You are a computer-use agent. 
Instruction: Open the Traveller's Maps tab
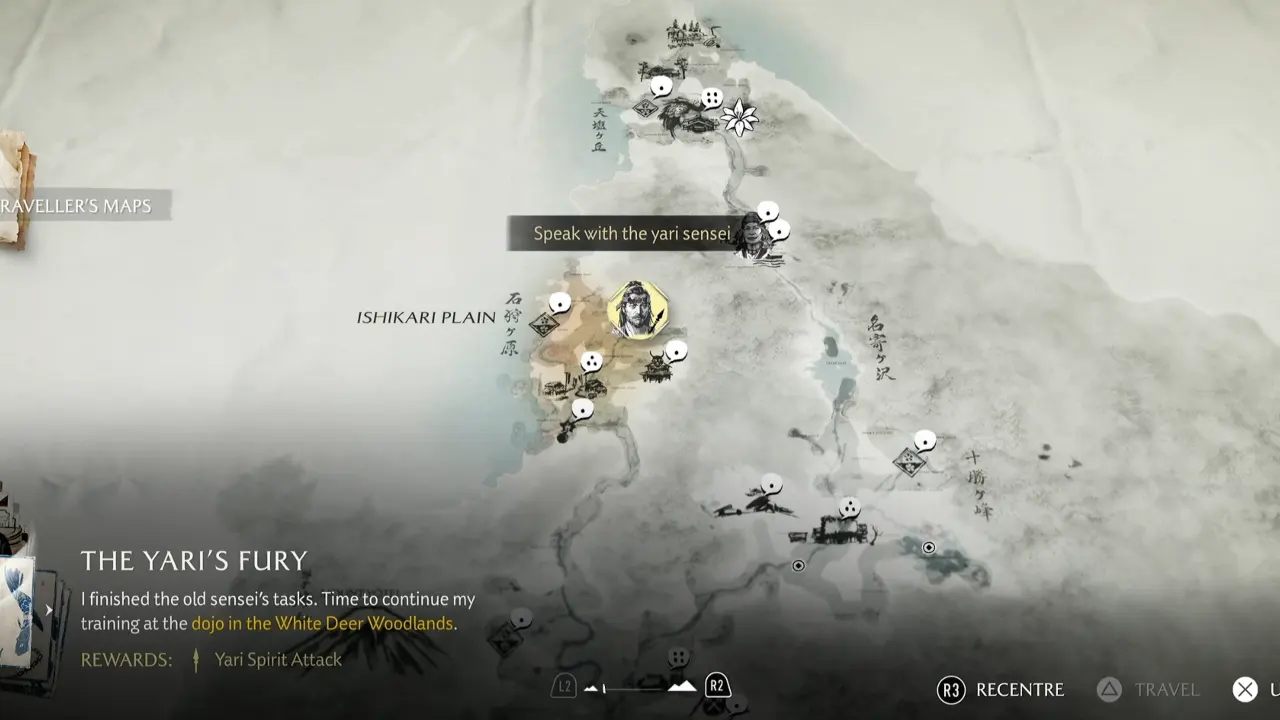coord(78,206)
